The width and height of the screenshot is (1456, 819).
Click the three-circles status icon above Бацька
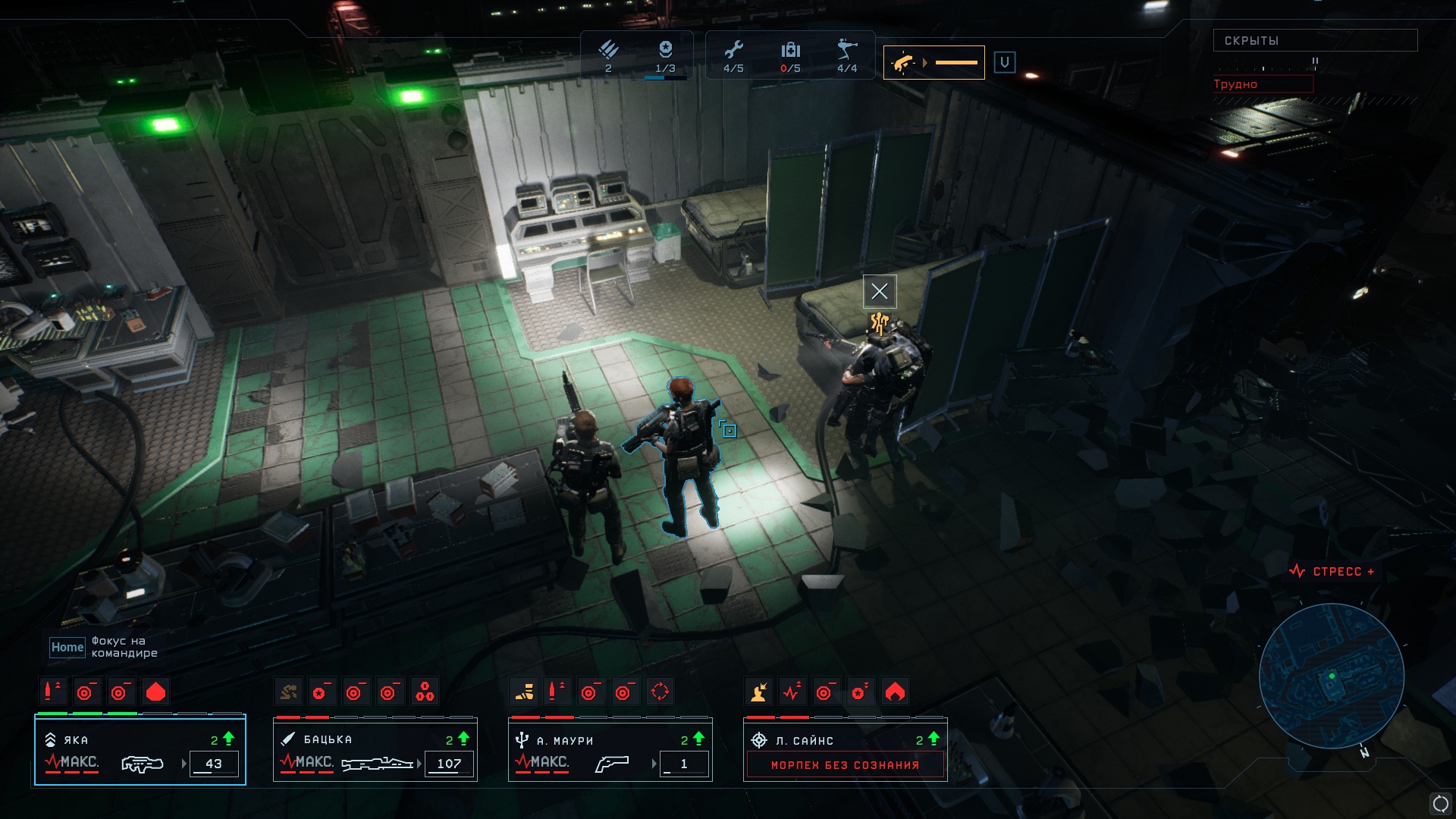425,692
